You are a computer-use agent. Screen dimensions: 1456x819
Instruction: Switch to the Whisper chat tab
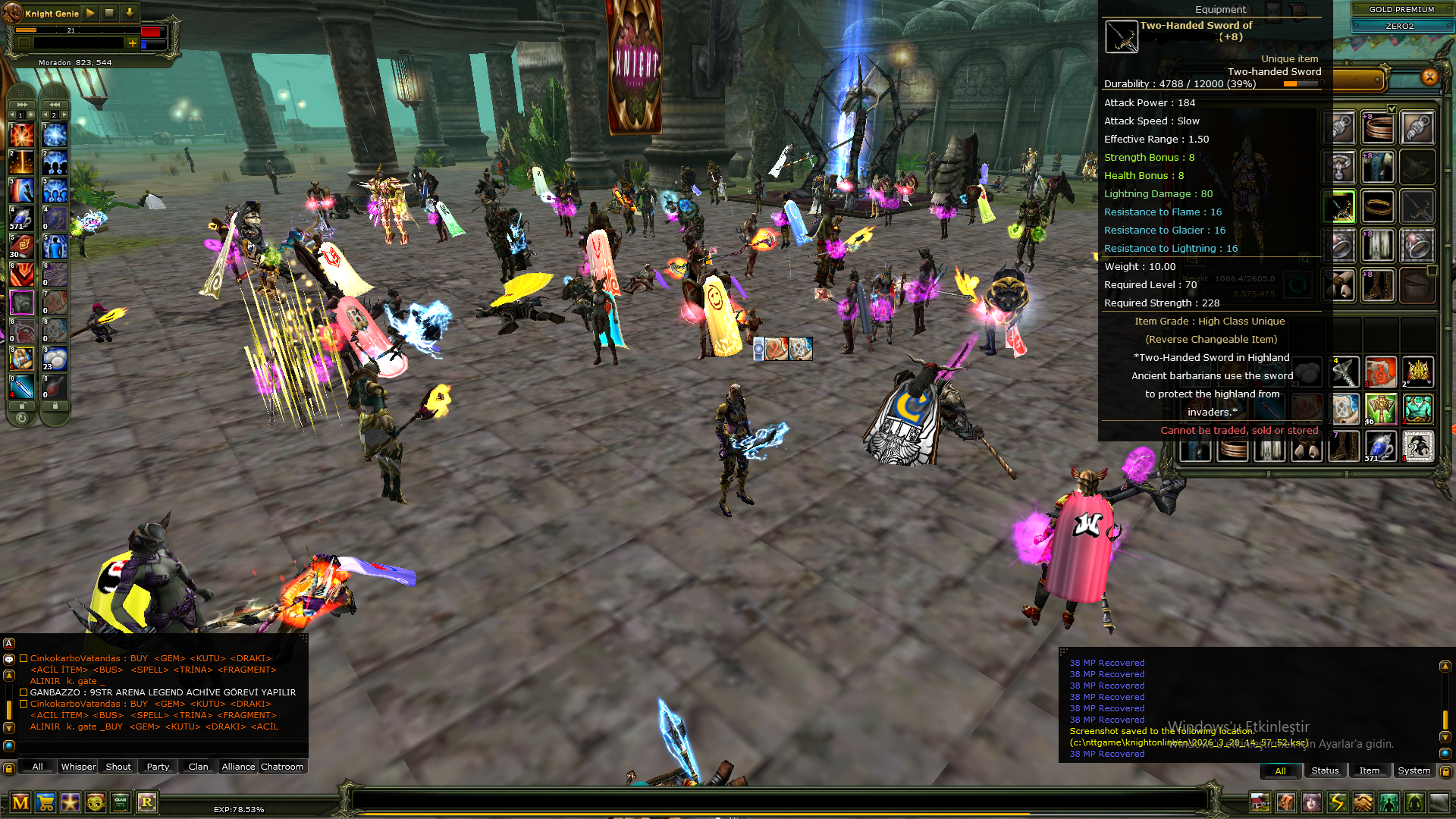[78, 767]
